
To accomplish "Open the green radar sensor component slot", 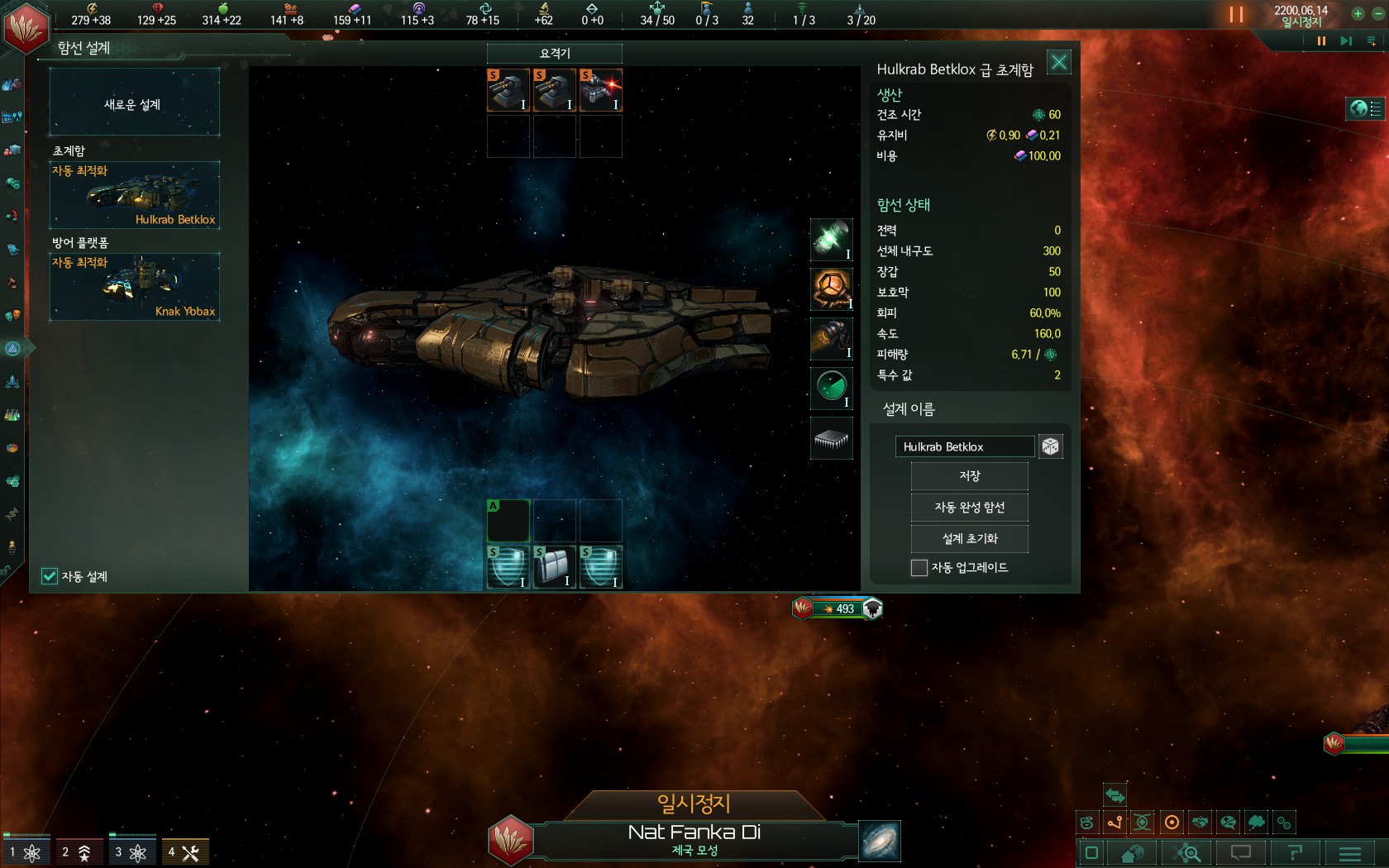I will [831, 388].
